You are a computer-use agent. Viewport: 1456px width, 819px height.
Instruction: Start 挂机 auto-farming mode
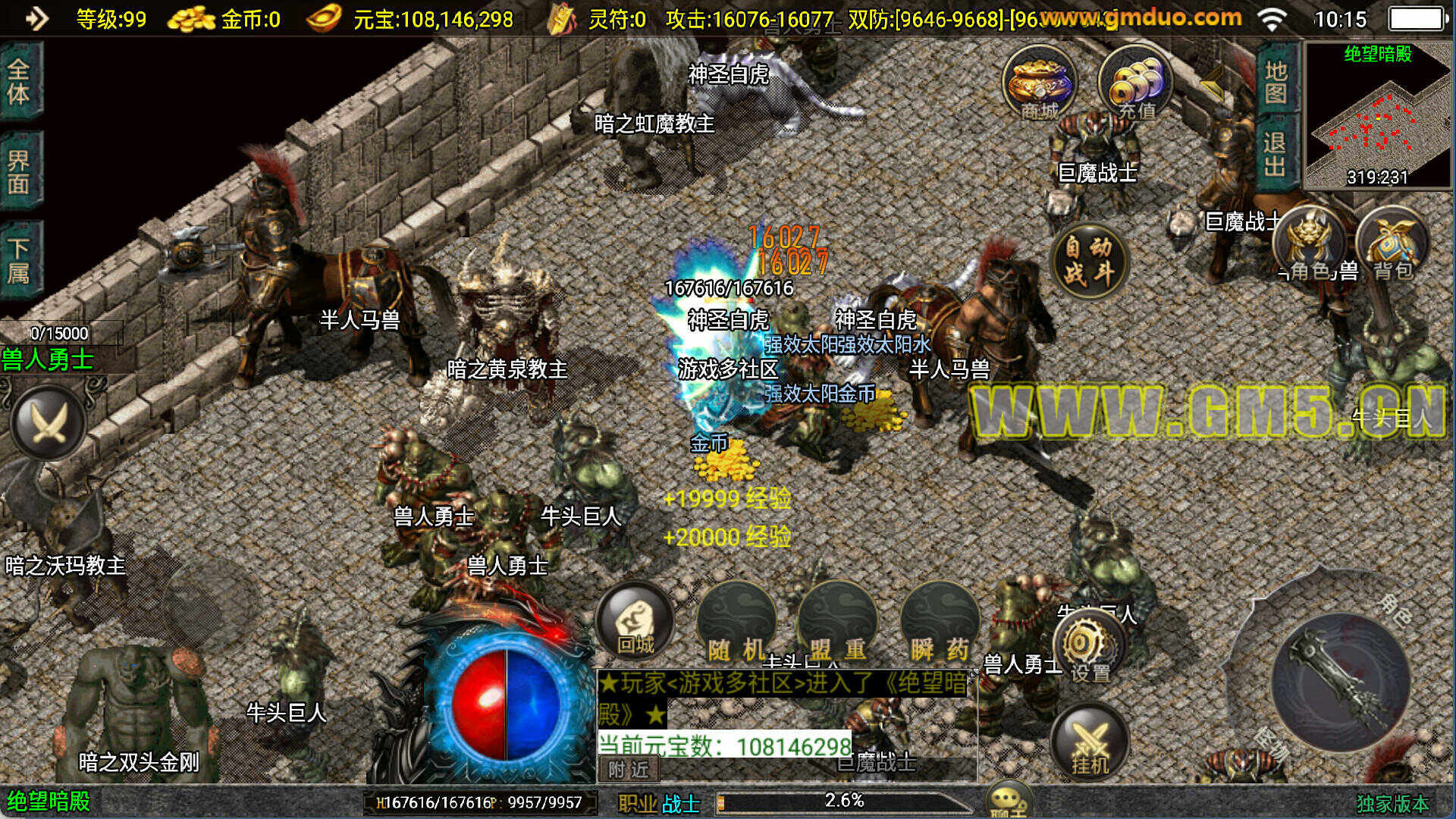[1090, 741]
